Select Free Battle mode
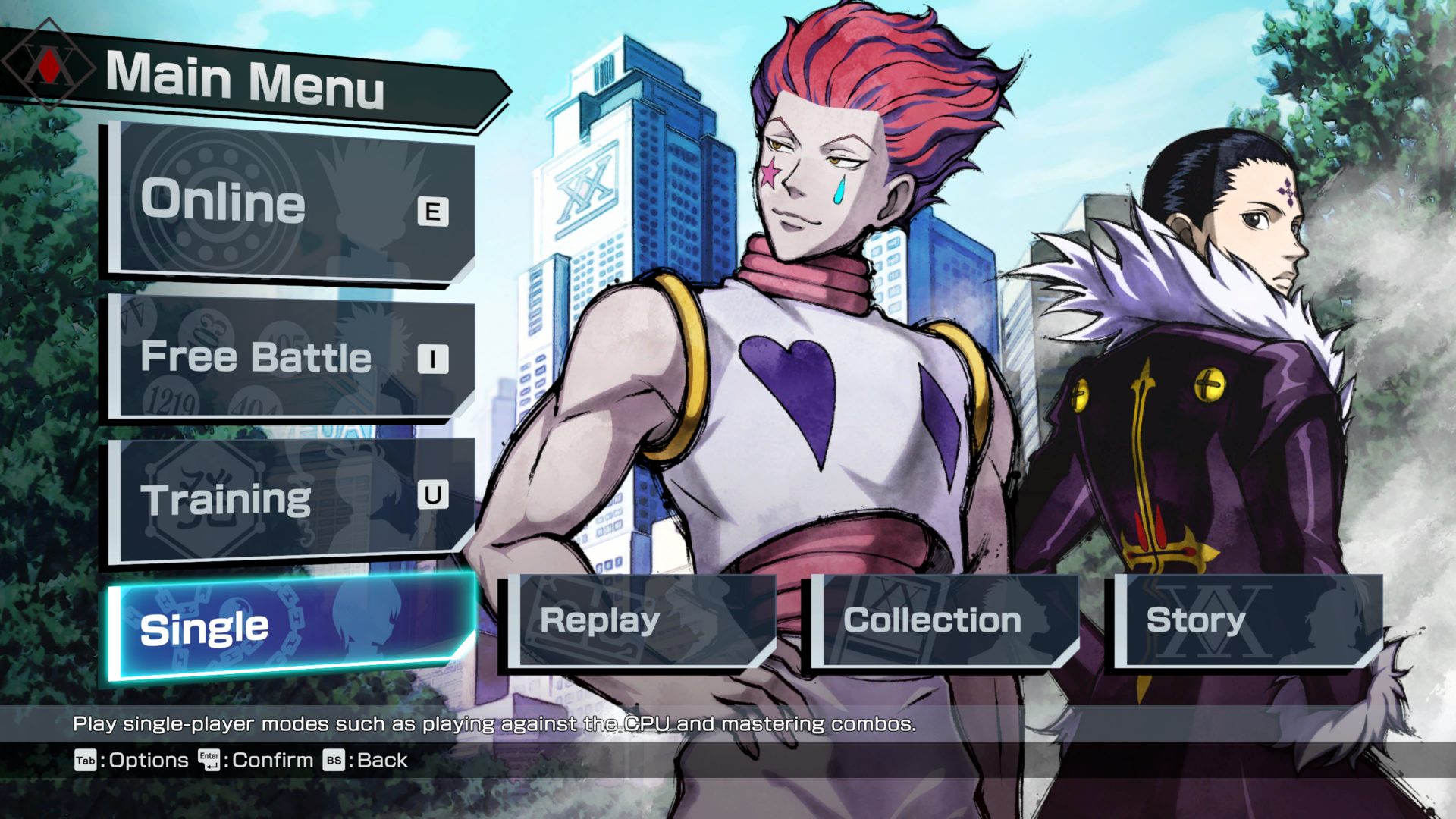The width and height of the screenshot is (1456, 819). pyautogui.click(x=292, y=356)
